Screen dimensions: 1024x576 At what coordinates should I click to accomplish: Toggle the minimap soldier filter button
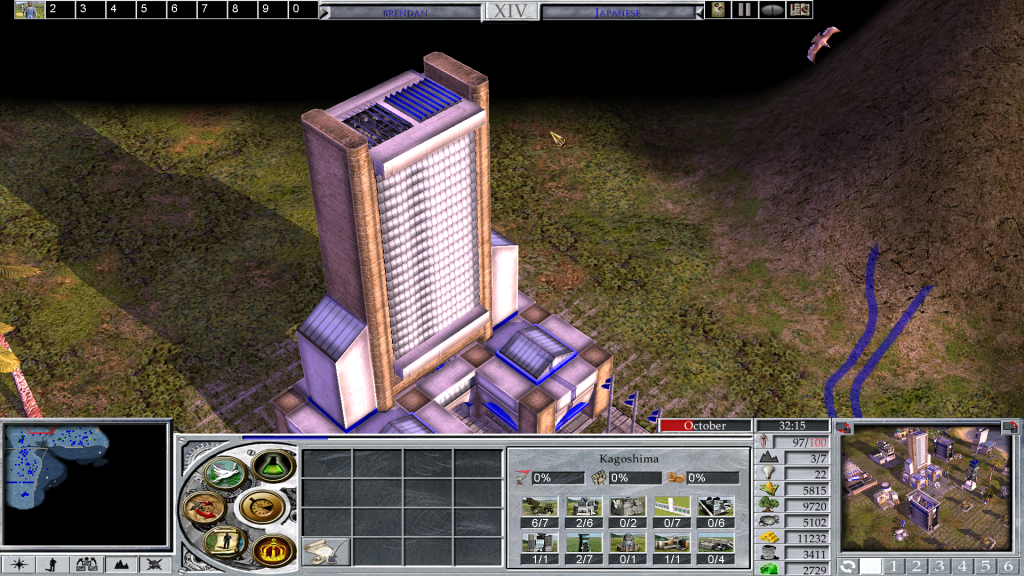[x=53, y=565]
